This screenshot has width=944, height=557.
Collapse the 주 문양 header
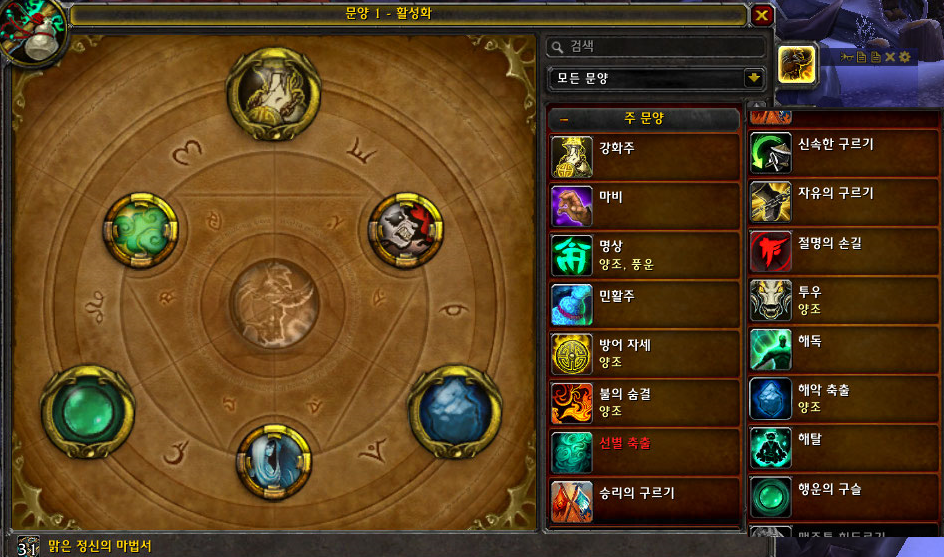click(x=565, y=118)
